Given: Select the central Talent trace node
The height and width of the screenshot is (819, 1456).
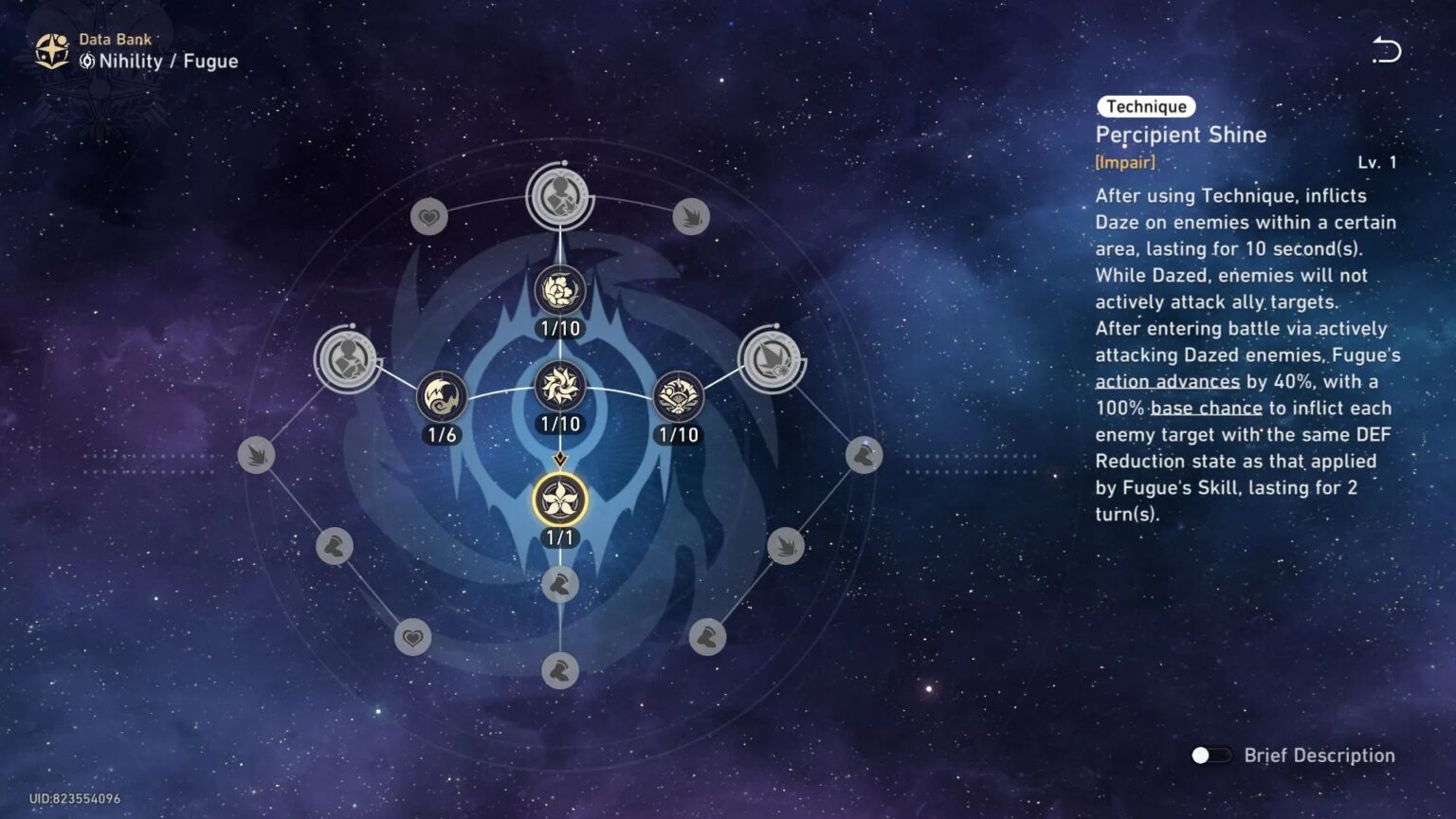Looking at the screenshot, I should 558,389.
